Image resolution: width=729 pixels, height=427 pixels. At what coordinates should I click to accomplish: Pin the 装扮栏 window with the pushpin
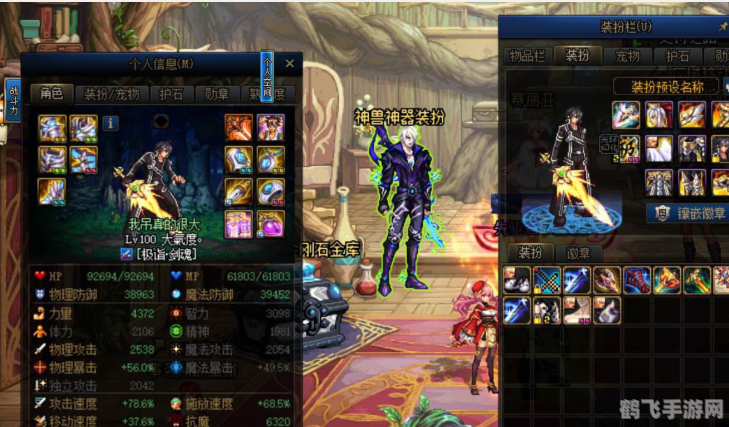point(723,27)
